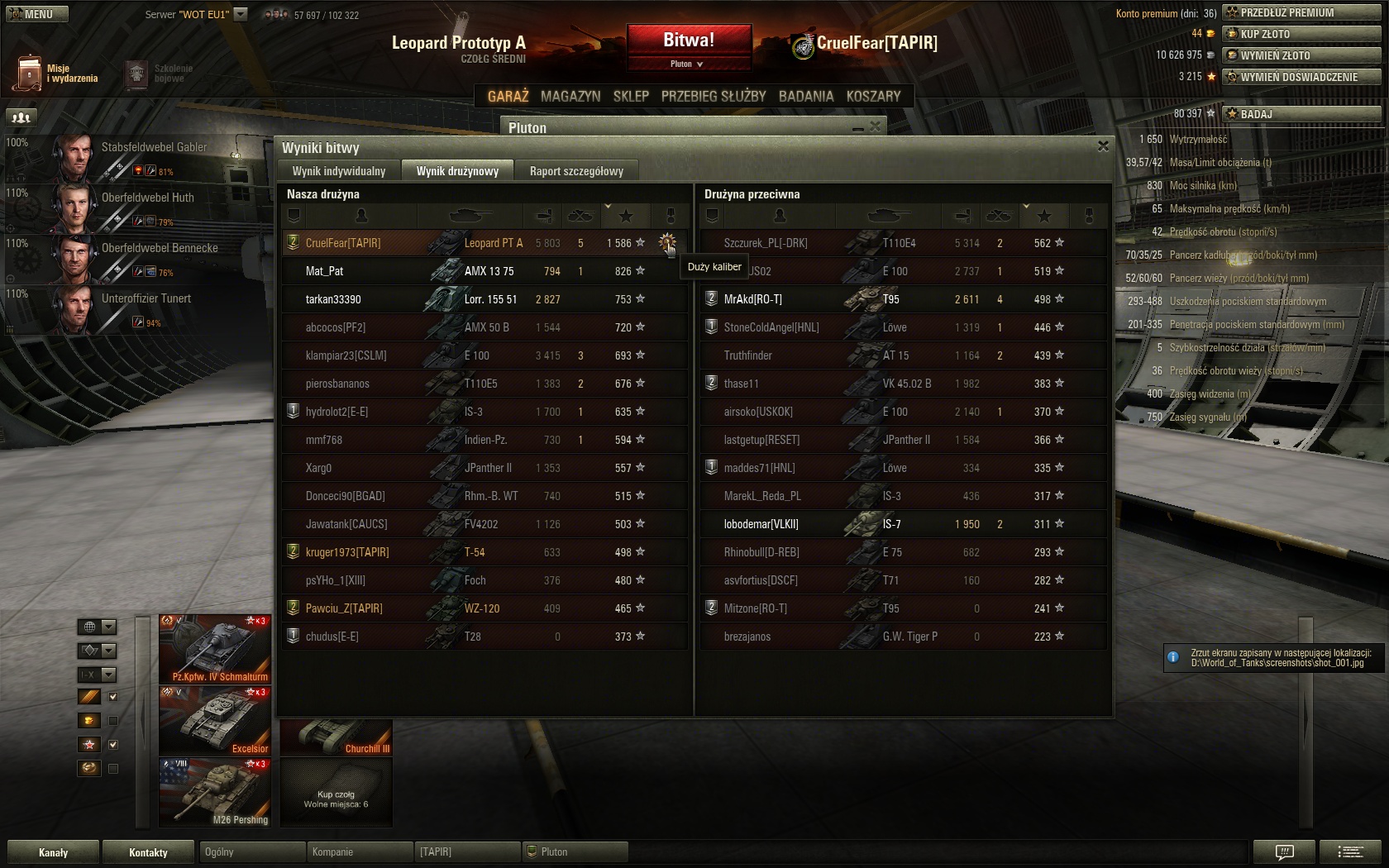Open the KOSZARY barracks section

tap(873, 97)
